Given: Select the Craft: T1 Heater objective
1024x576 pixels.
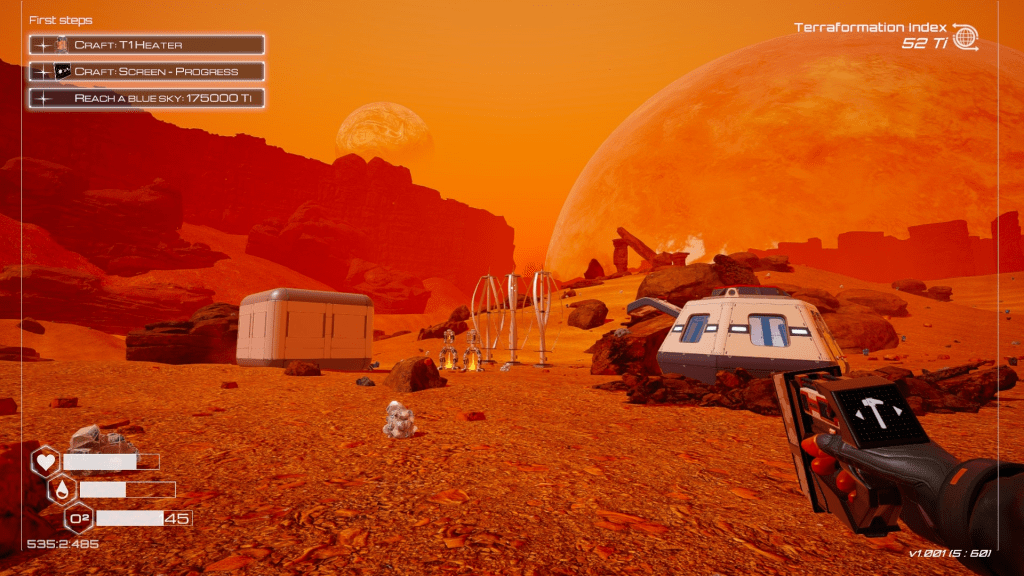Looking at the screenshot, I should 147,45.
